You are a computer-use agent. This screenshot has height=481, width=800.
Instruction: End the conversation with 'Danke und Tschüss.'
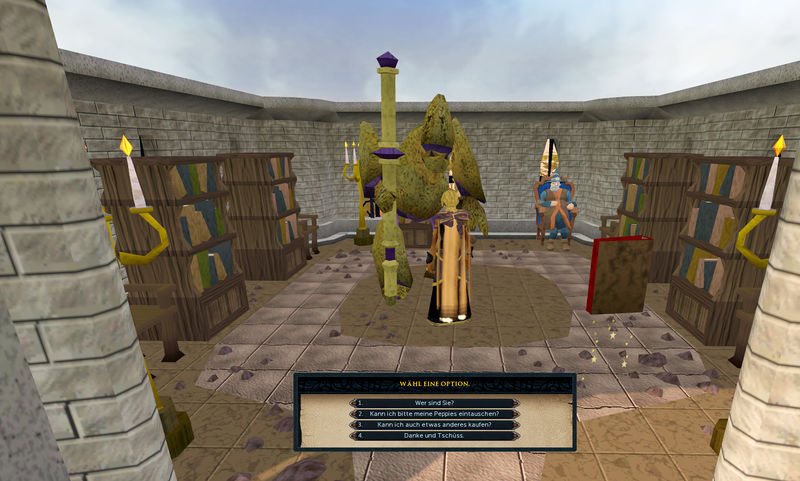click(434, 435)
